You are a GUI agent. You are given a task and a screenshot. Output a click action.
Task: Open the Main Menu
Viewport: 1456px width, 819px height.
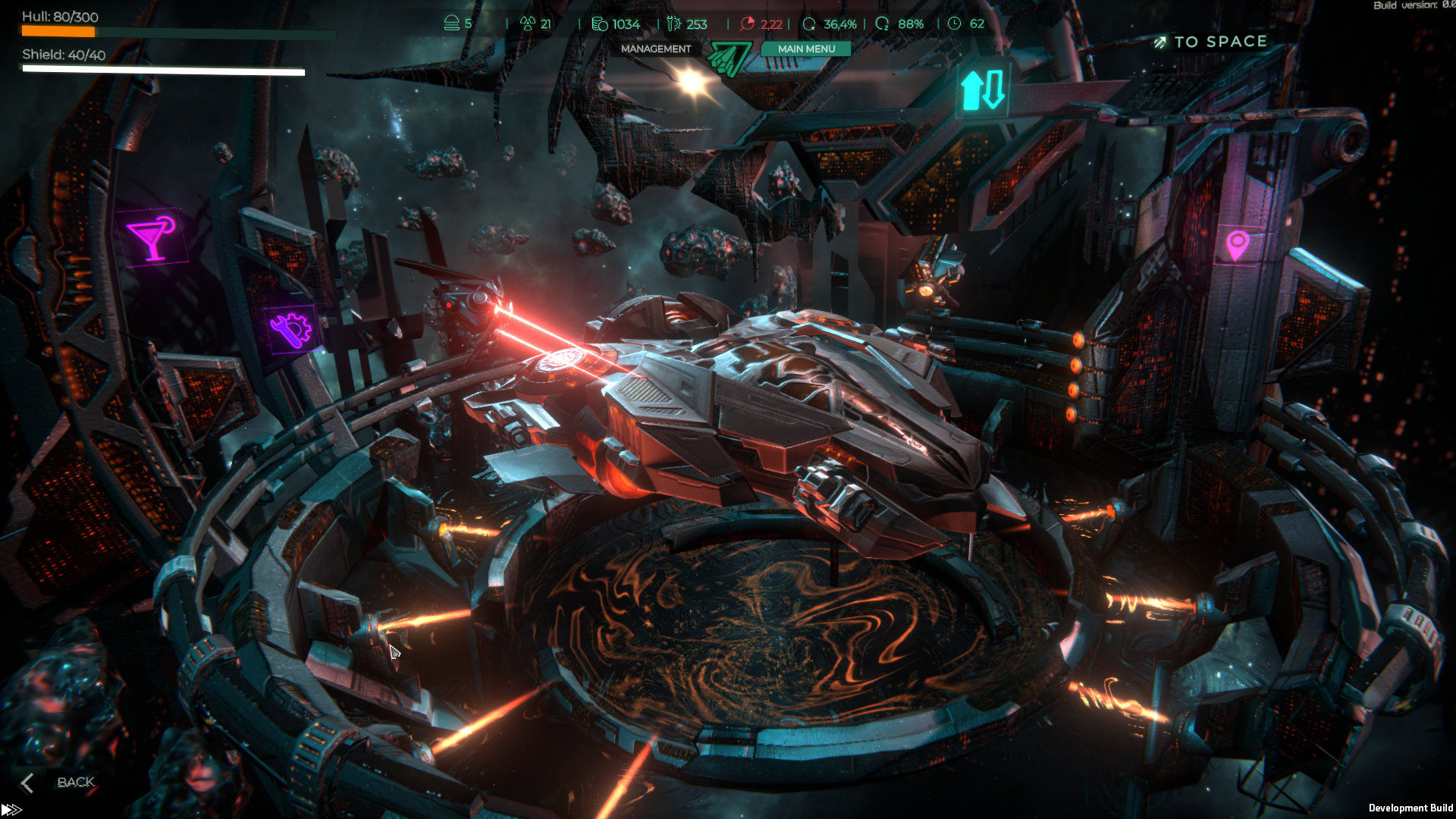click(x=805, y=49)
